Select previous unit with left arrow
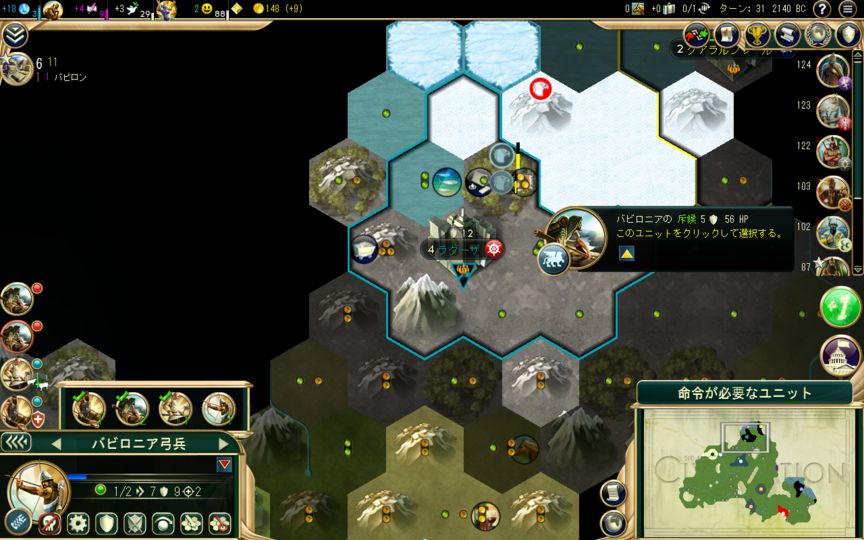The image size is (864, 540). 56,443
